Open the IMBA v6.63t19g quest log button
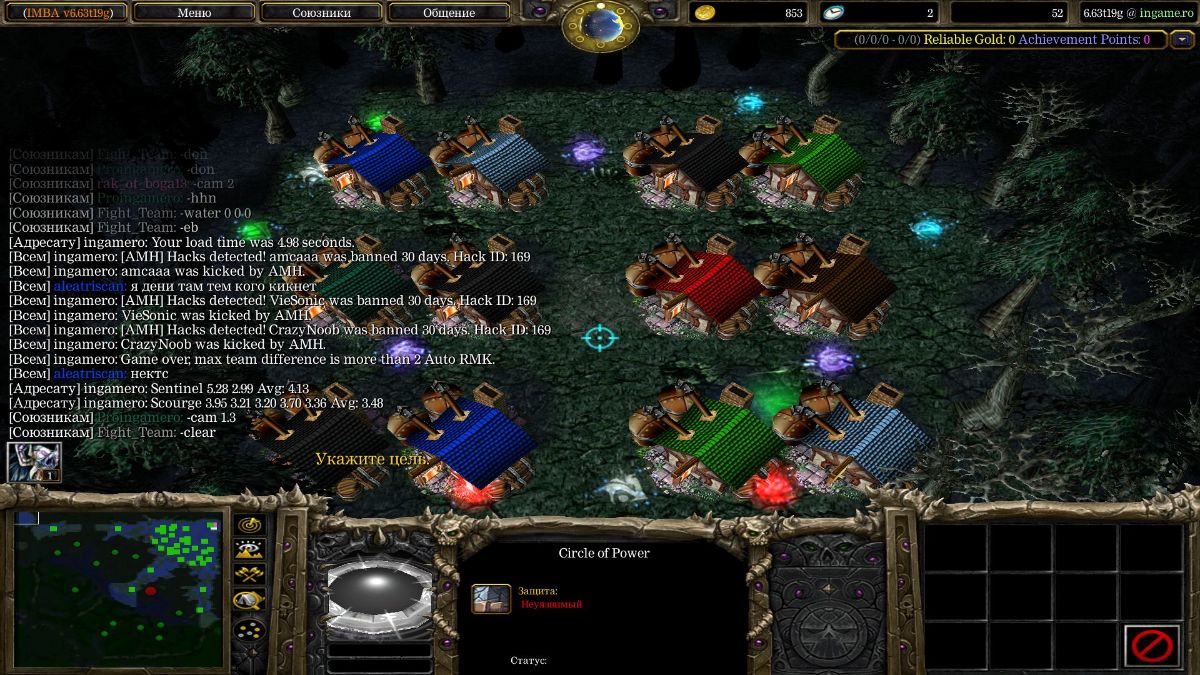 pyautogui.click(x=65, y=13)
